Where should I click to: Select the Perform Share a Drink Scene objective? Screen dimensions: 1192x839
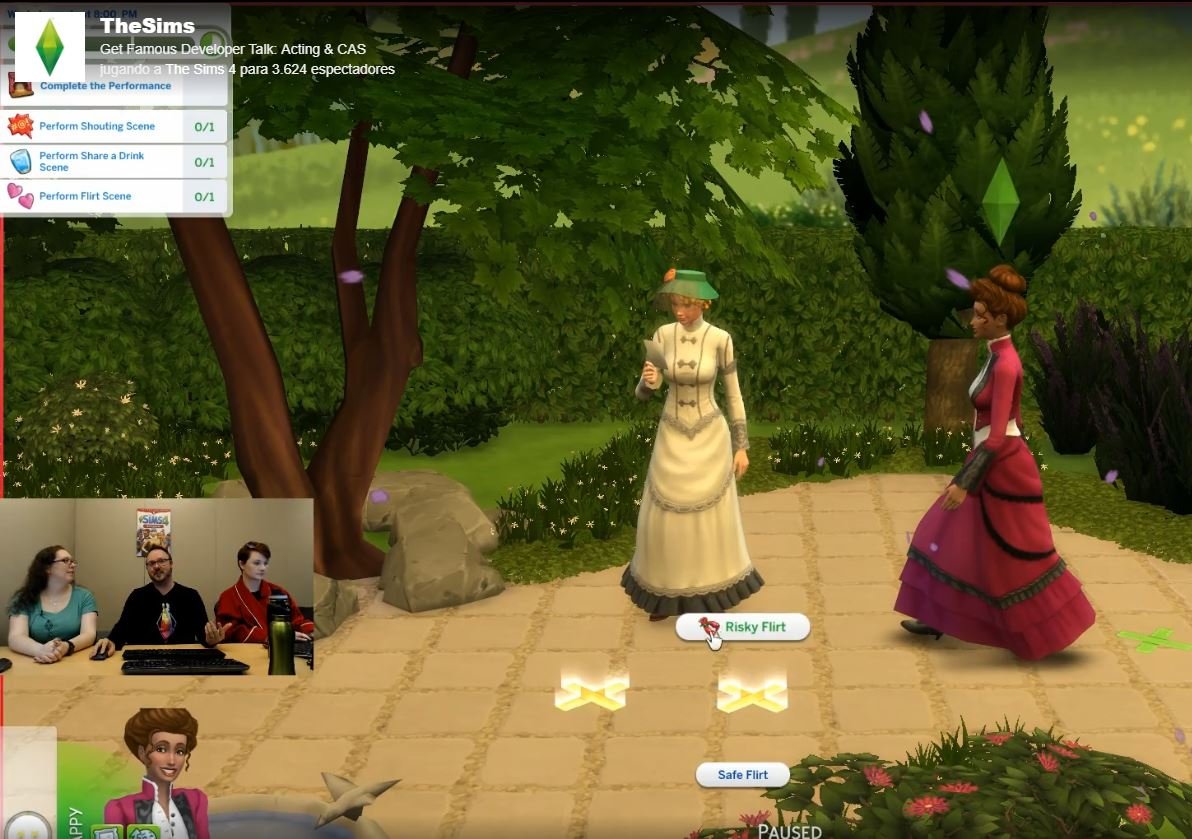coord(92,162)
